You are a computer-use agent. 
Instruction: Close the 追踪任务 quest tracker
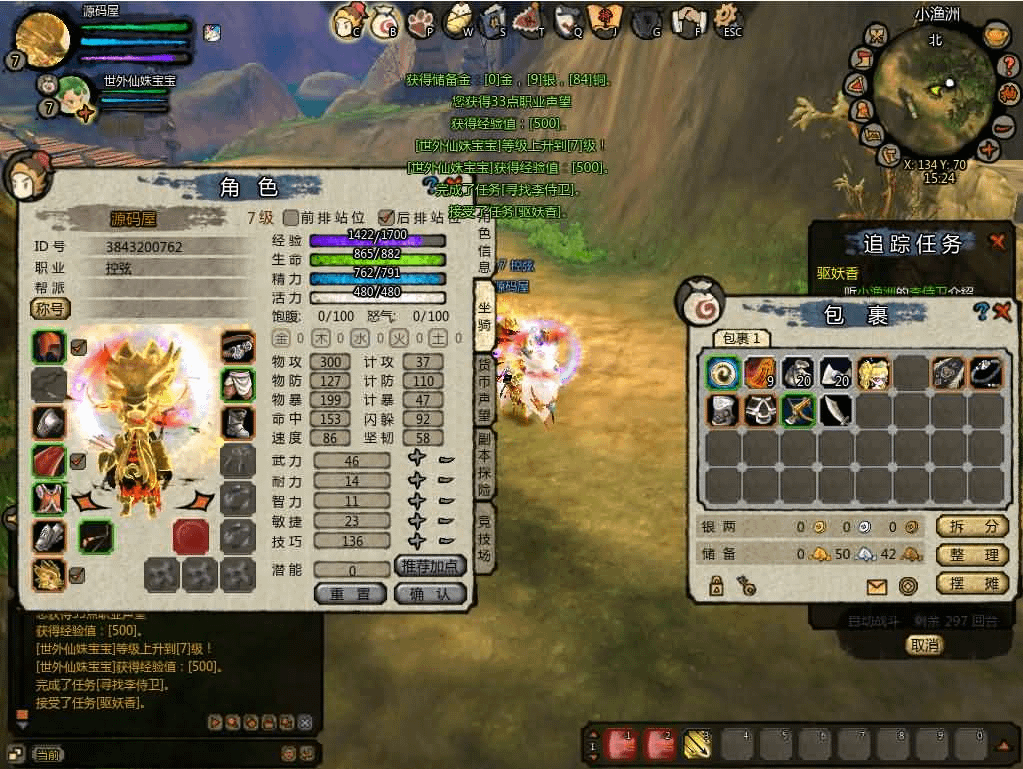(x=997, y=241)
